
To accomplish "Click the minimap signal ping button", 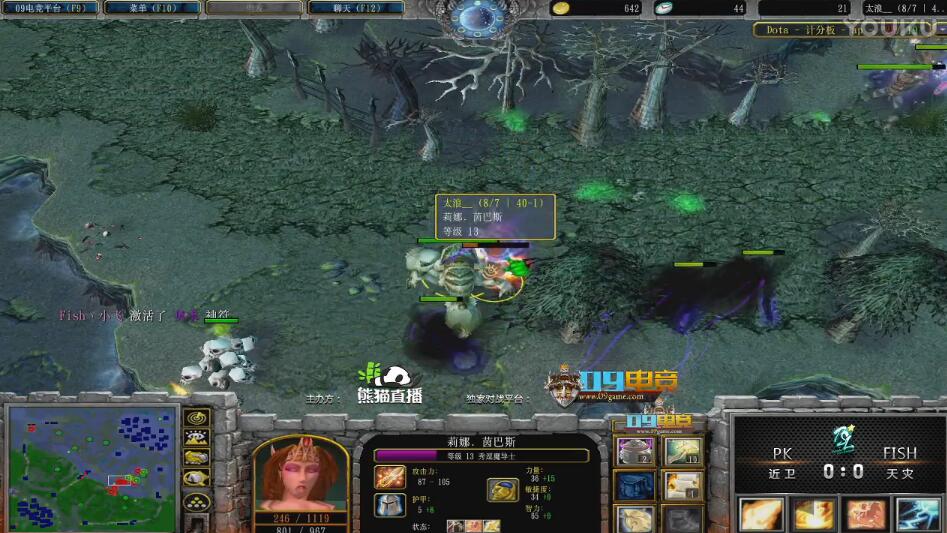I will click(197, 418).
